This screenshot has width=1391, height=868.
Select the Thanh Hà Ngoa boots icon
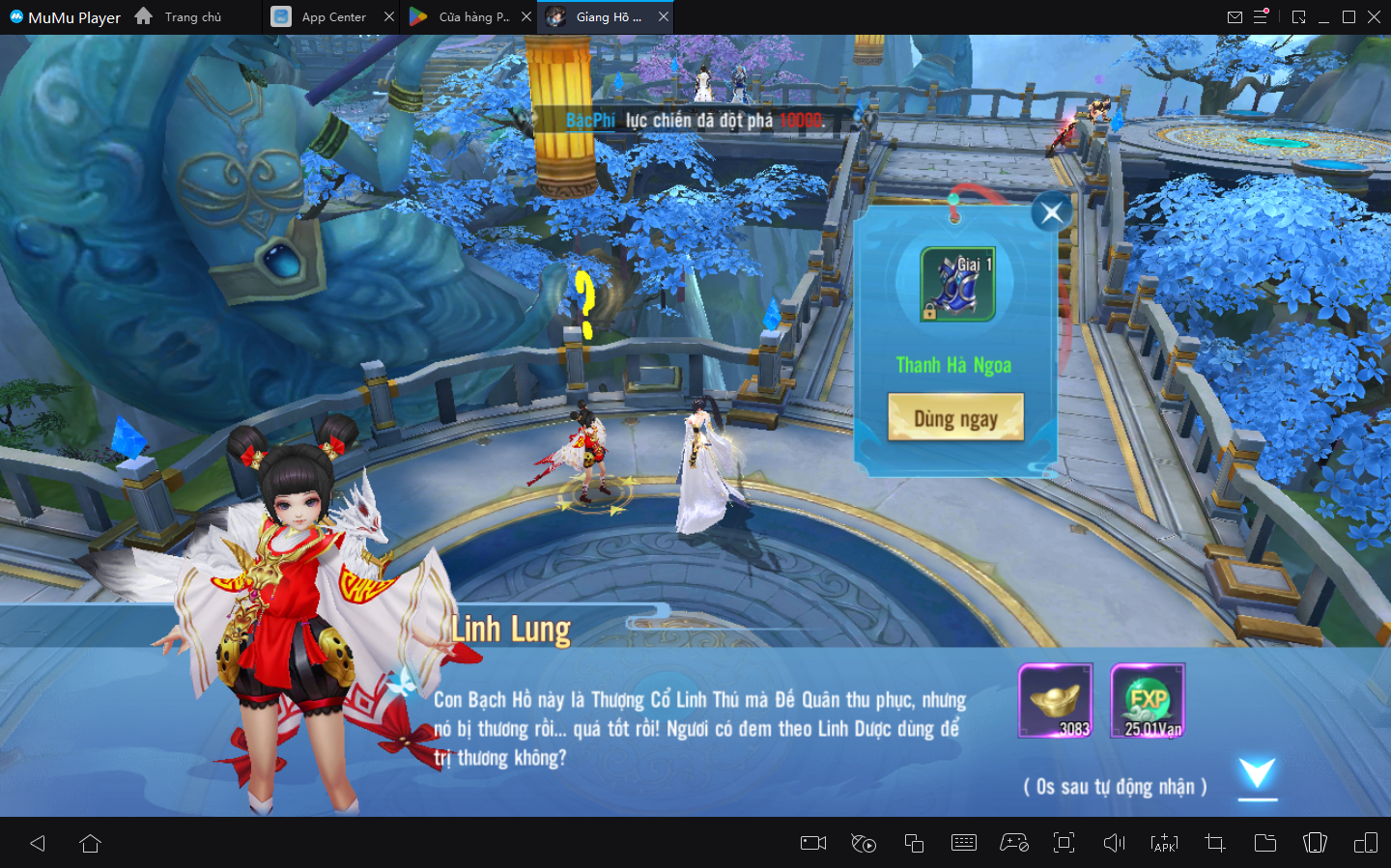957,284
